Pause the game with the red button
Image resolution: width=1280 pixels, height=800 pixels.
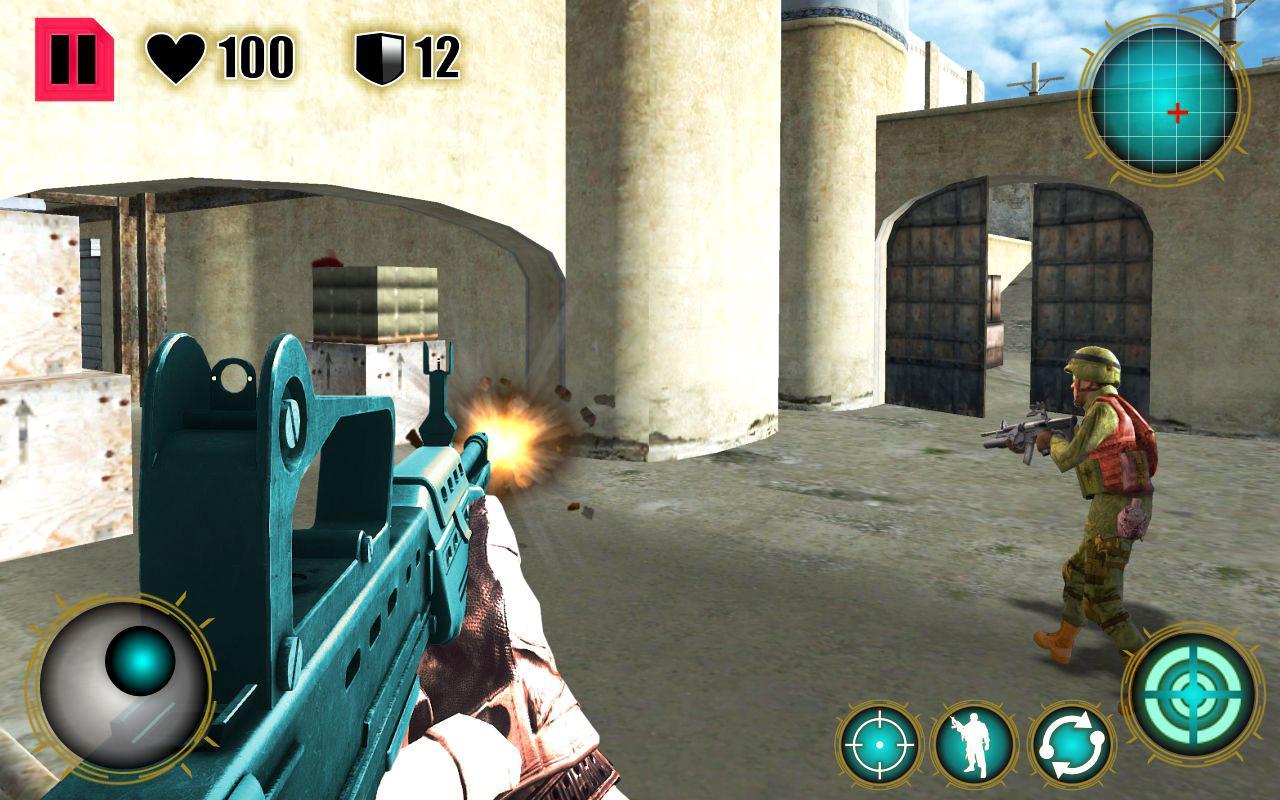point(74,60)
